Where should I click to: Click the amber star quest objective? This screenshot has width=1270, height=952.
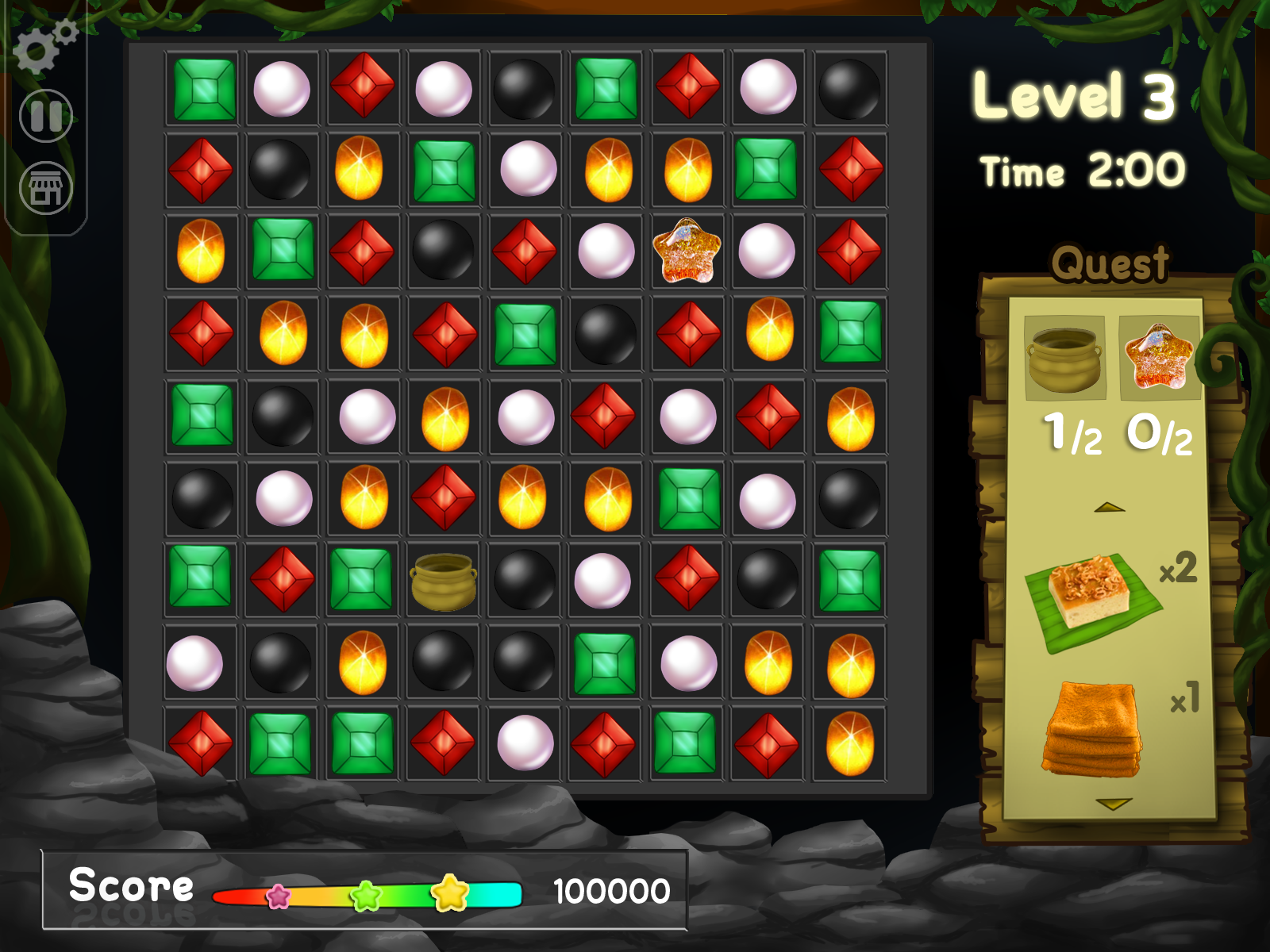[1159, 356]
